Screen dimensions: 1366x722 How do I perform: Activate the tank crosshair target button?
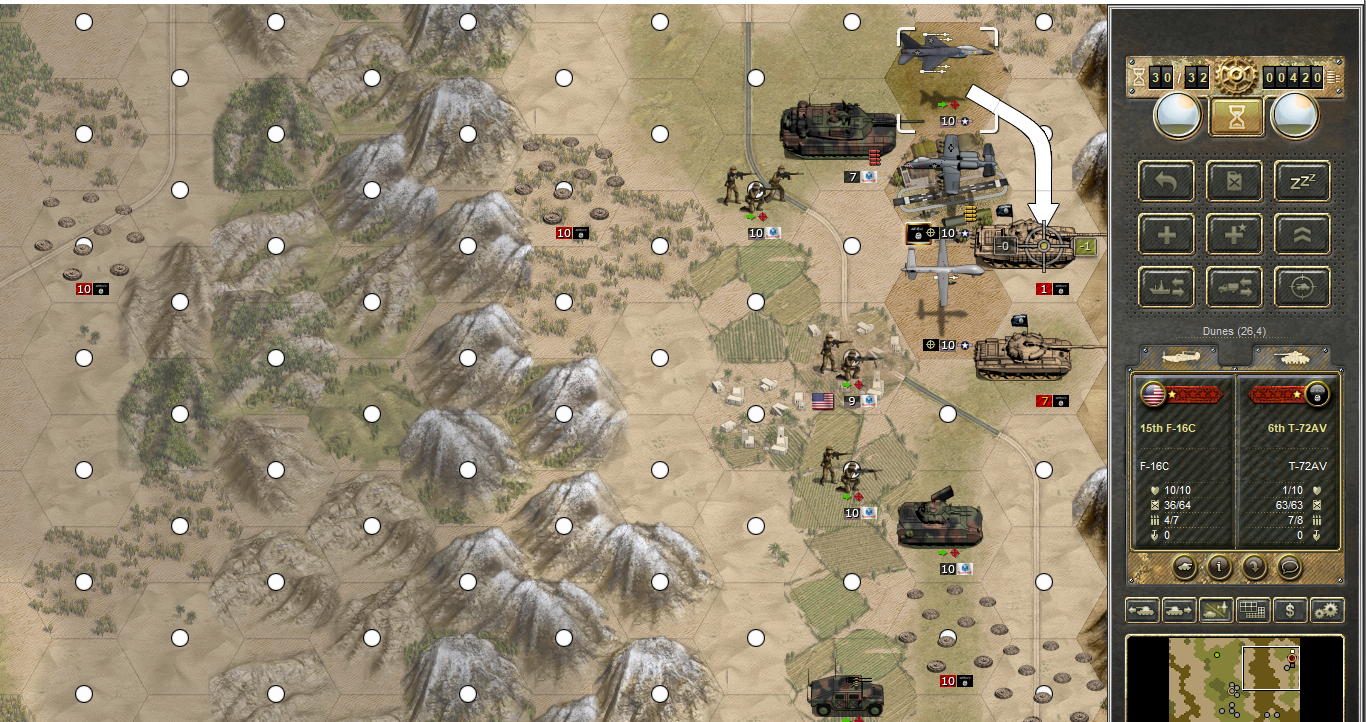coord(1302,288)
